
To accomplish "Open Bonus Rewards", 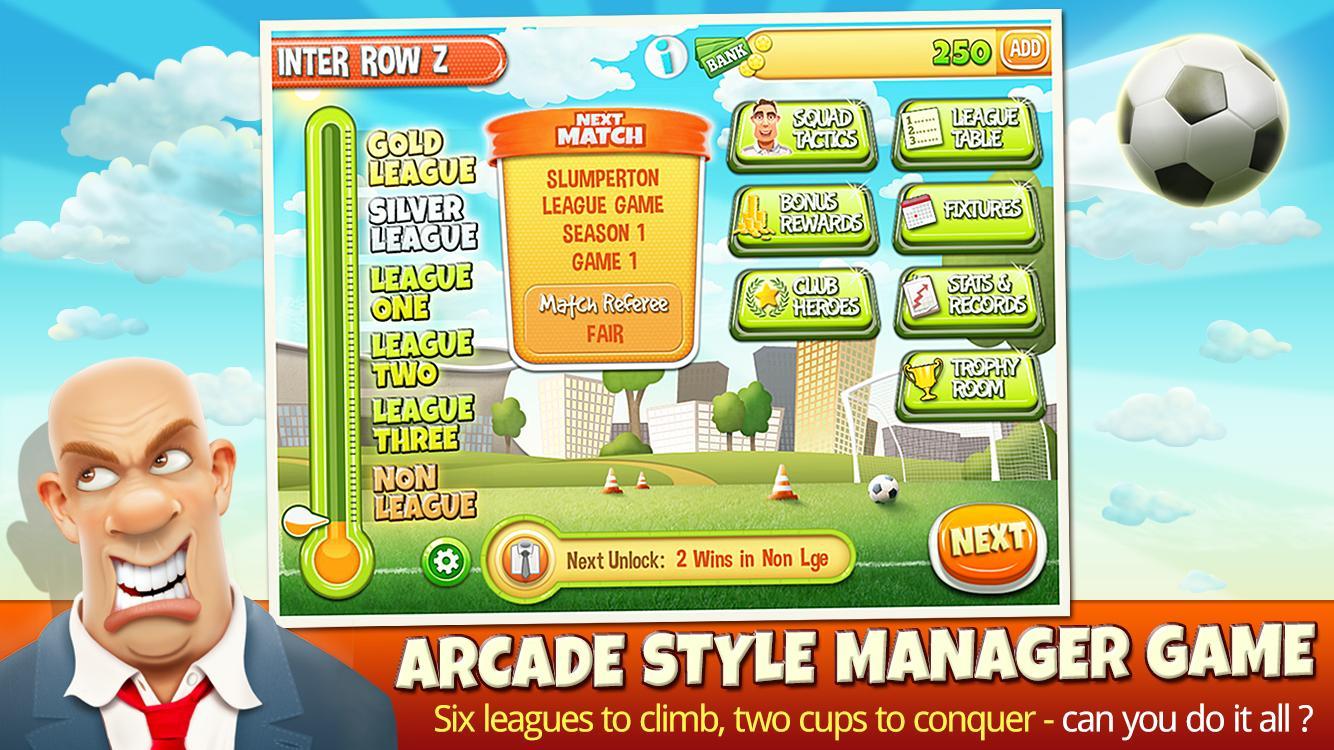I will [801, 215].
